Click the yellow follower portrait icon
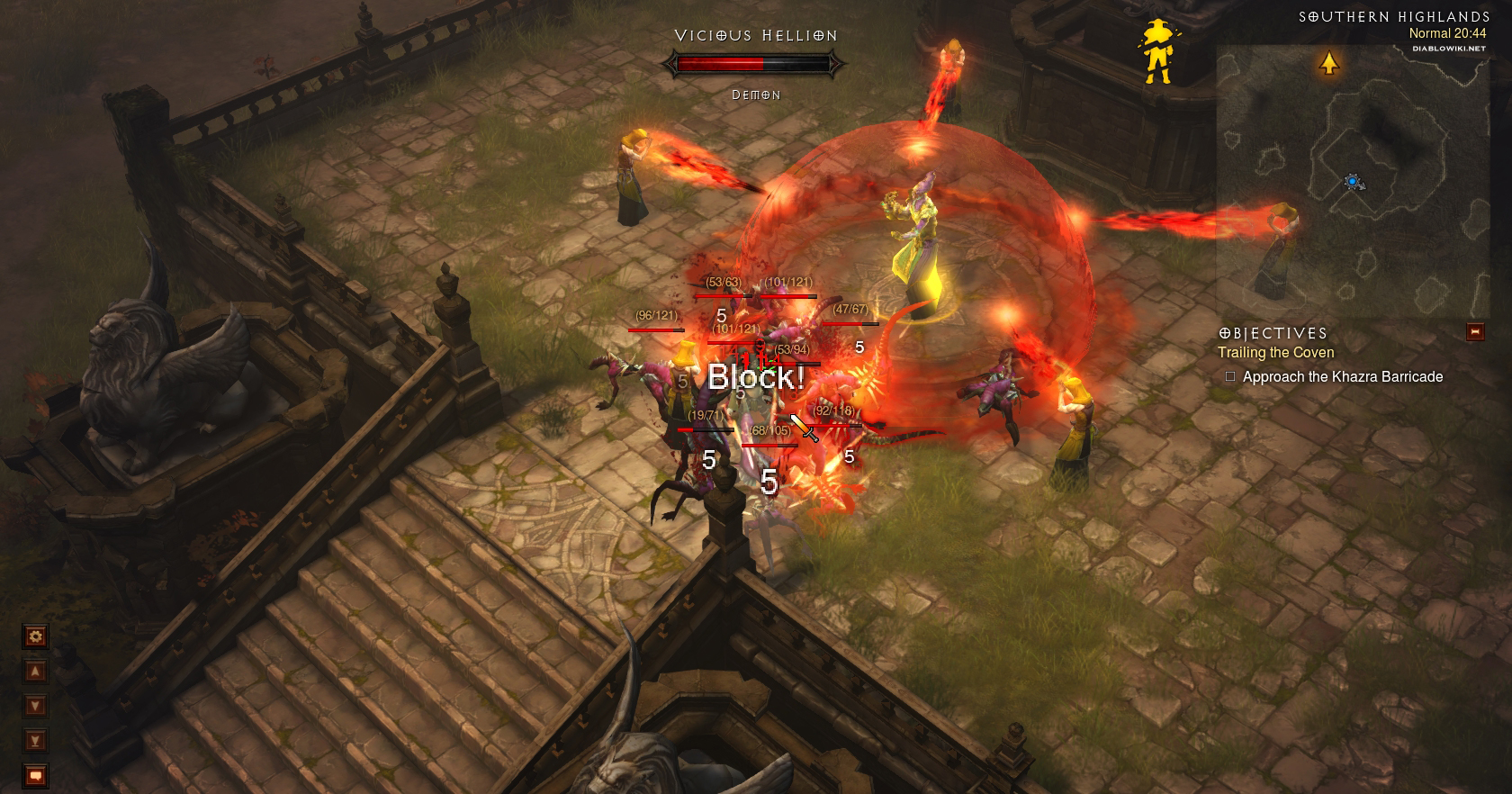 tap(1156, 52)
